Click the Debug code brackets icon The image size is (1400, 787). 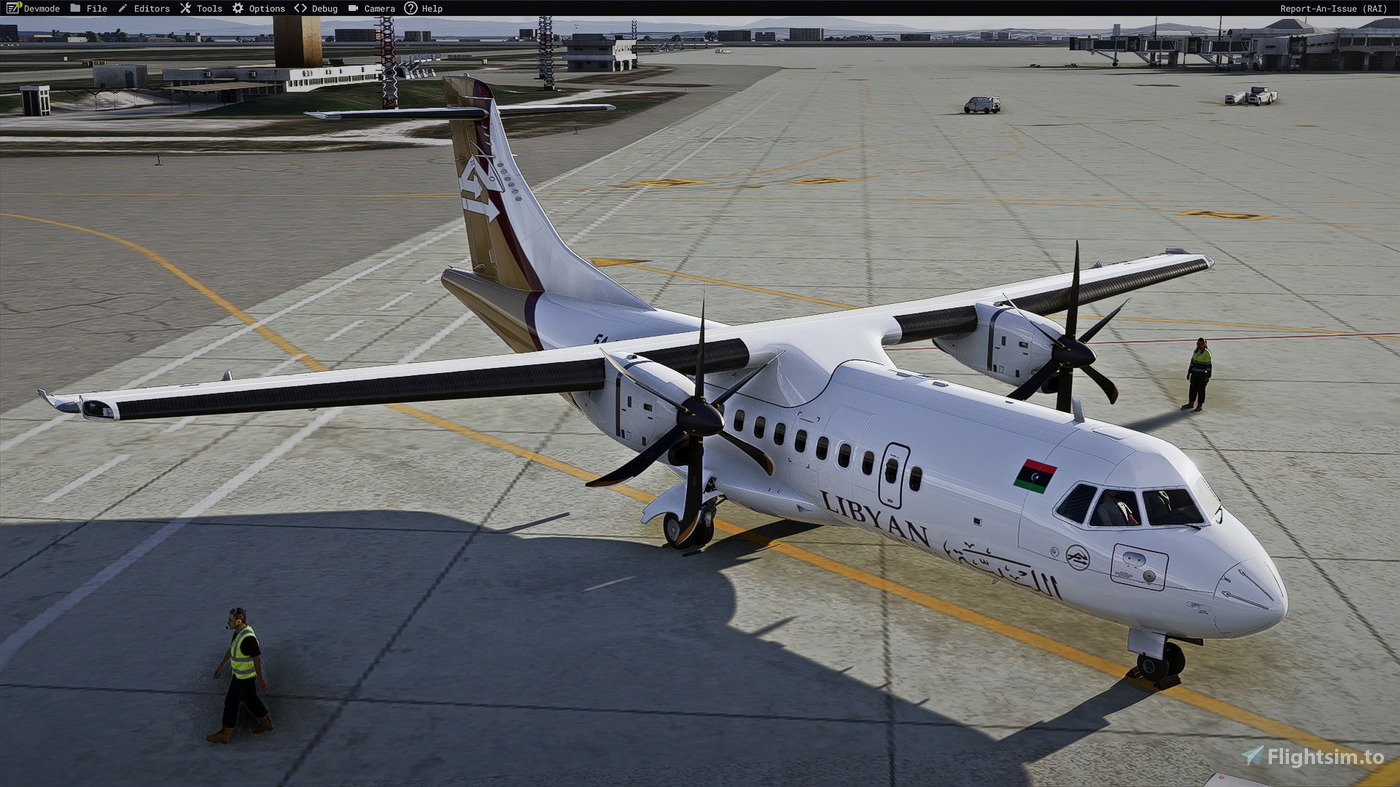300,8
